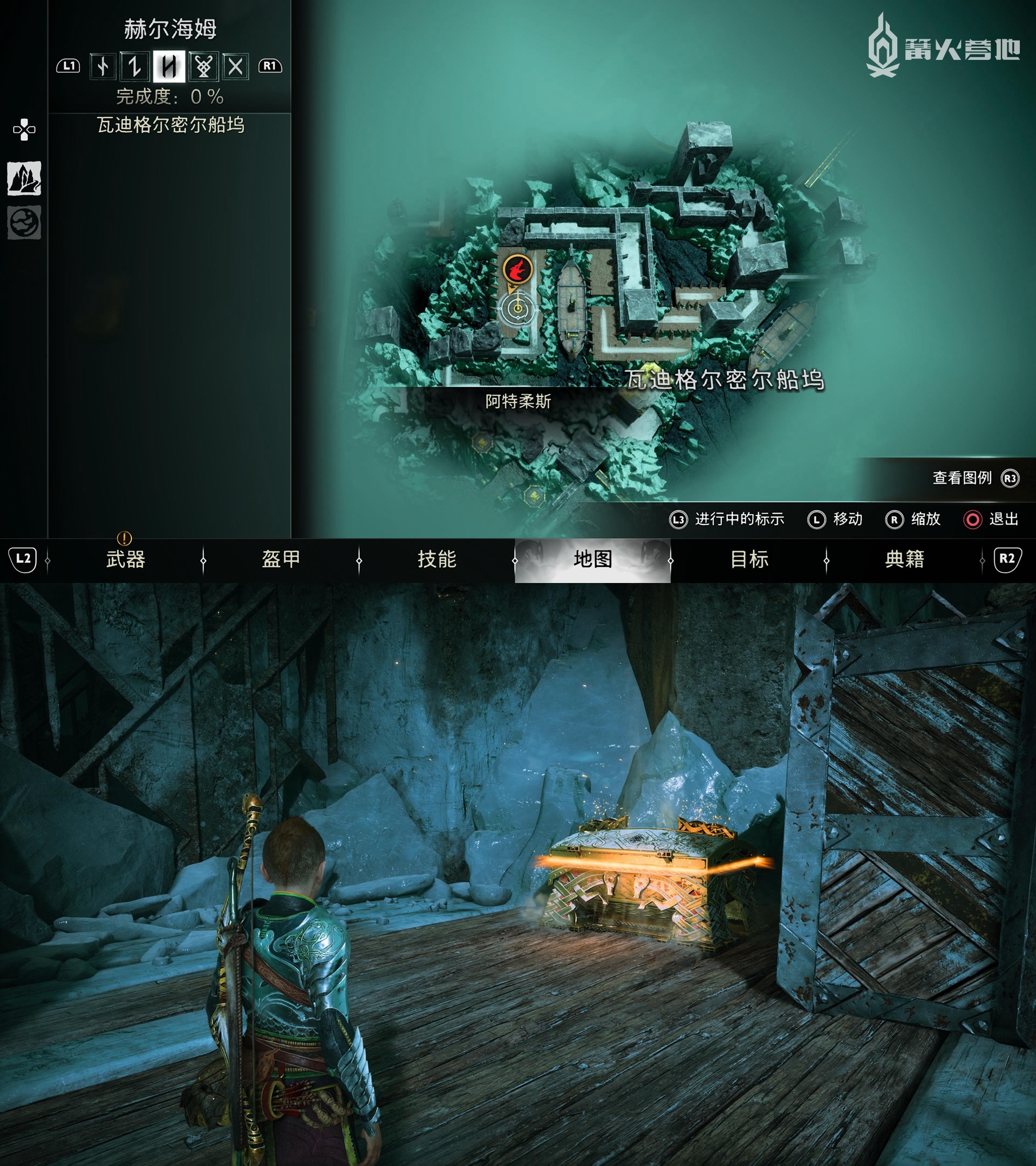Choose the X-shaped realm rune
The height and width of the screenshot is (1166, 1036).
(x=235, y=67)
